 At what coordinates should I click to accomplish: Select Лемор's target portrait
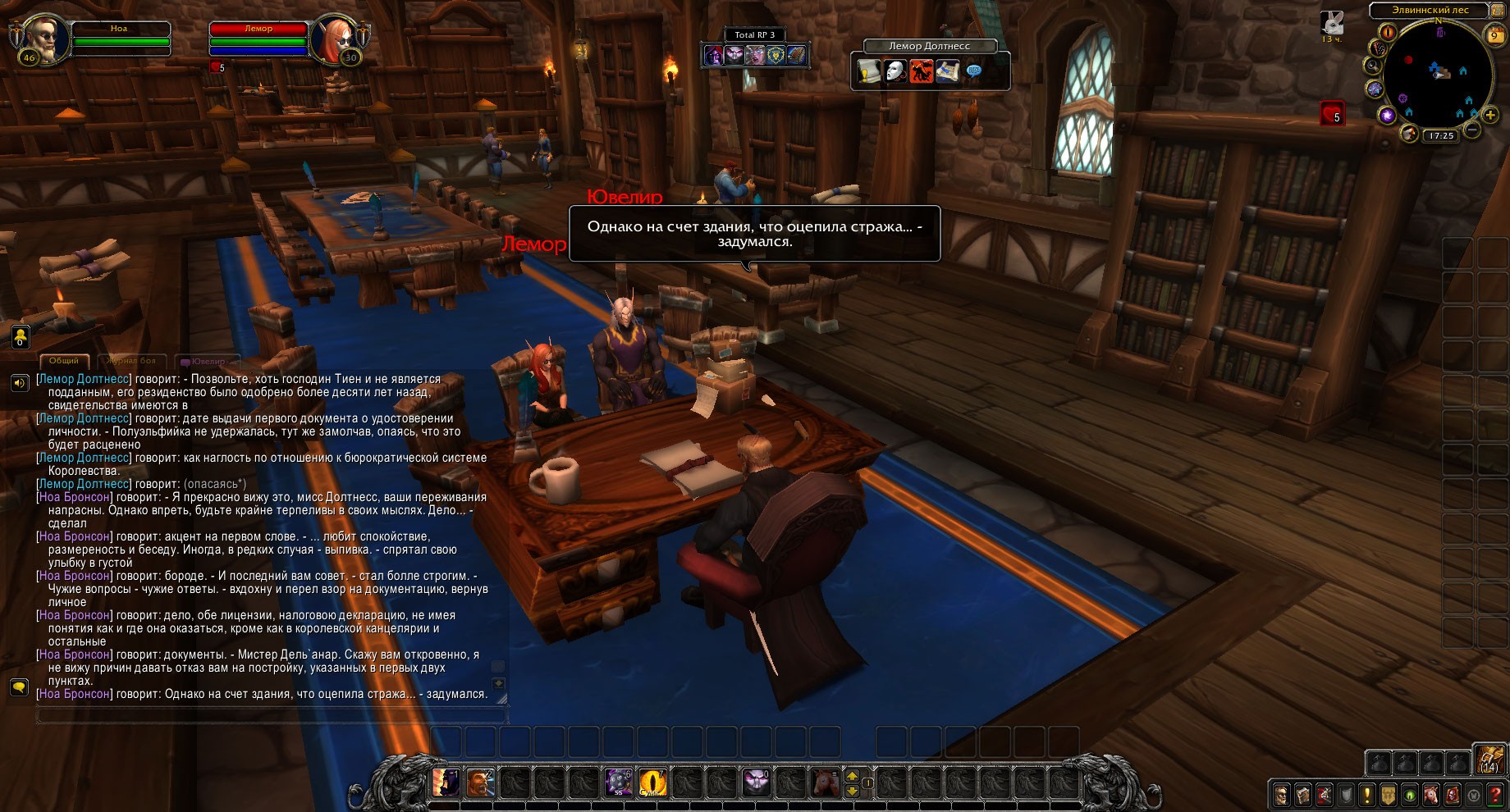click(x=334, y=38)
